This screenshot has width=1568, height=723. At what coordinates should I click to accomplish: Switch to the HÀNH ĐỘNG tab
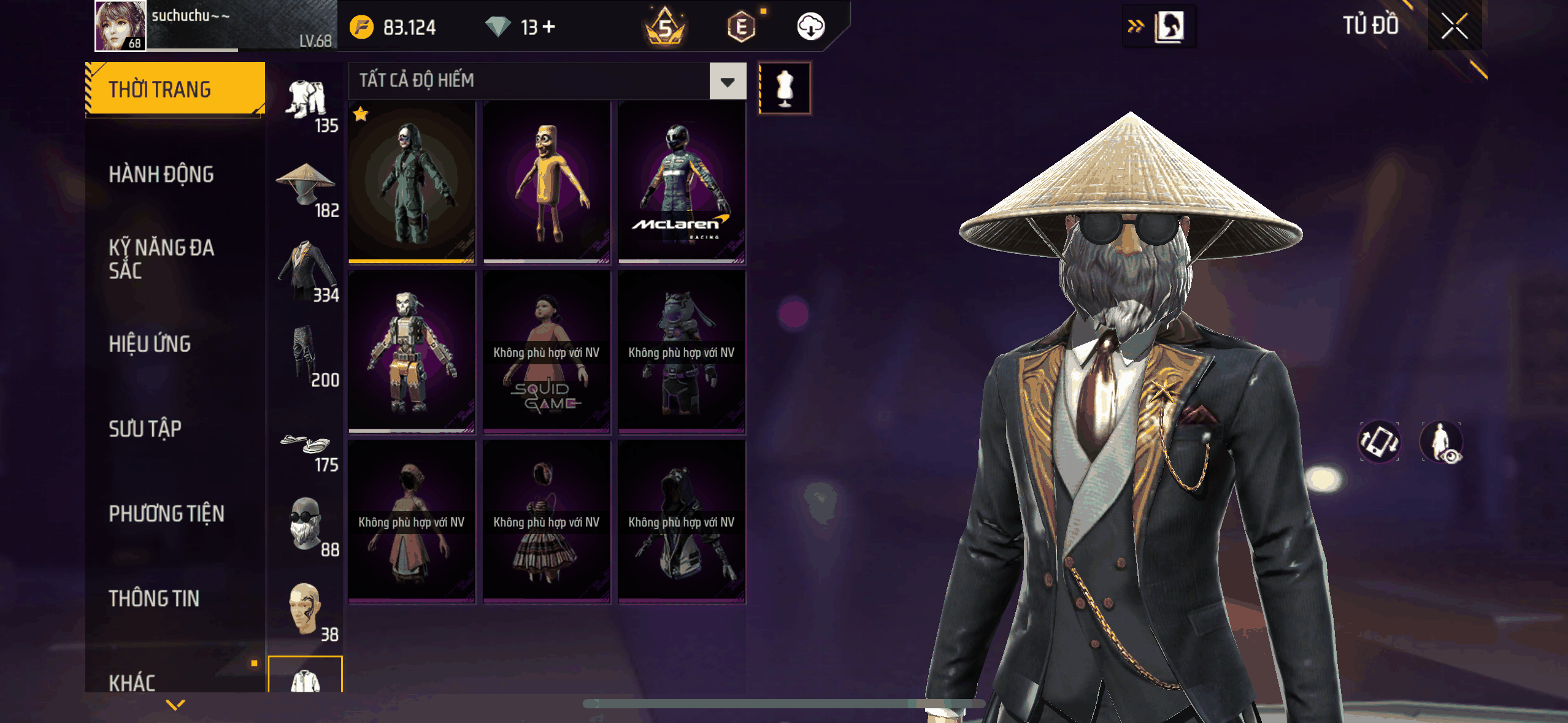161,174
